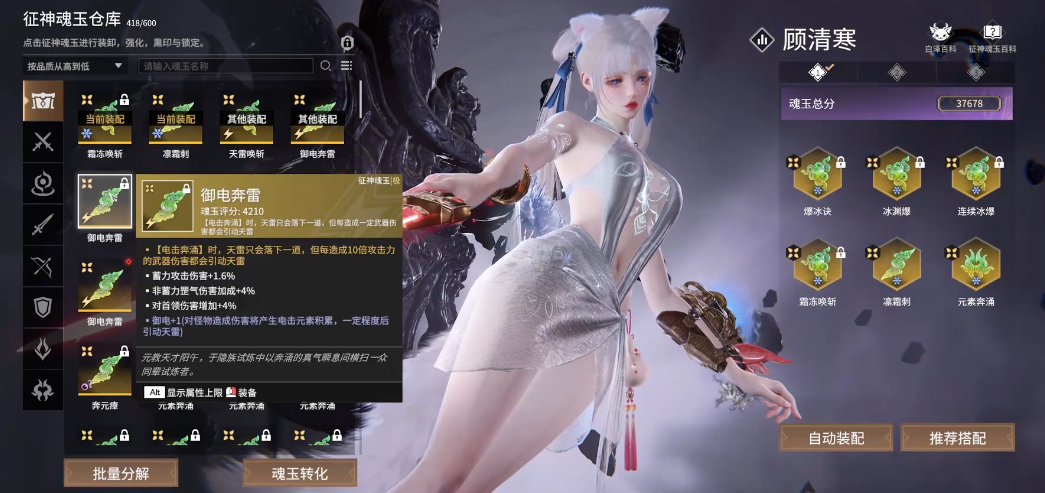Select the bow category tab
The height and width of the screenshot is (493, 1045).
coord(43,266)
